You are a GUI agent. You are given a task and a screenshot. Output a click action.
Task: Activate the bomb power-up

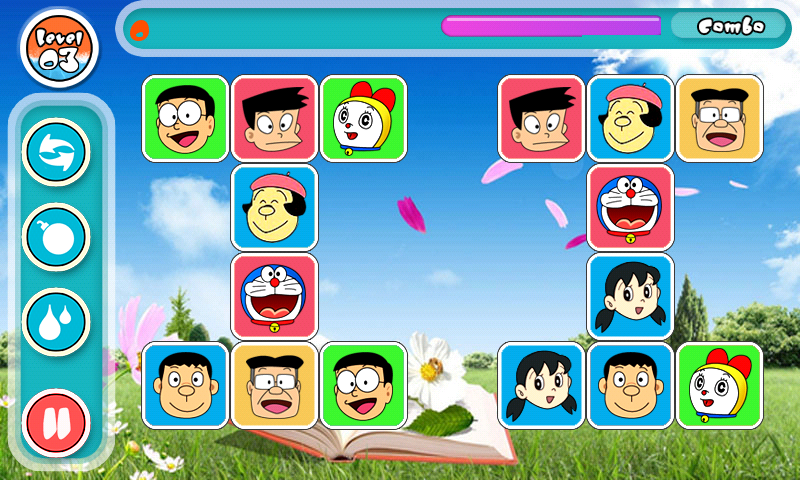[x=56, y=237]
